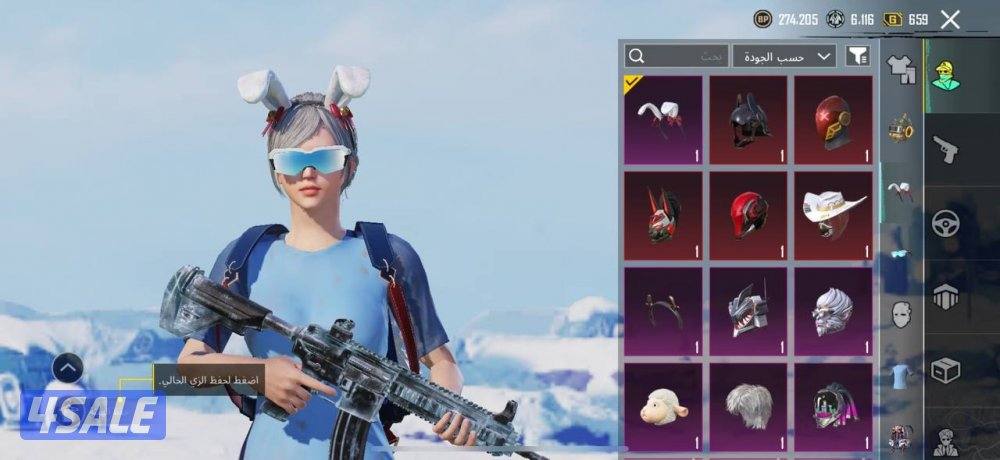Open the inventory filter options
Viewport: 1000px width, 460px height.
(857, 56)
